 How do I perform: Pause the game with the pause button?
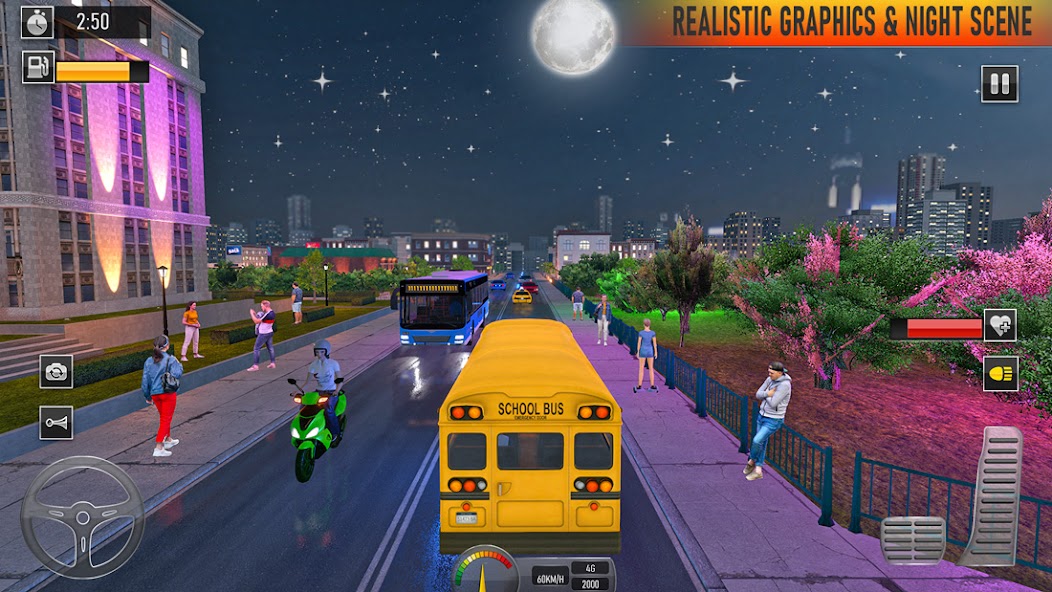999,84
